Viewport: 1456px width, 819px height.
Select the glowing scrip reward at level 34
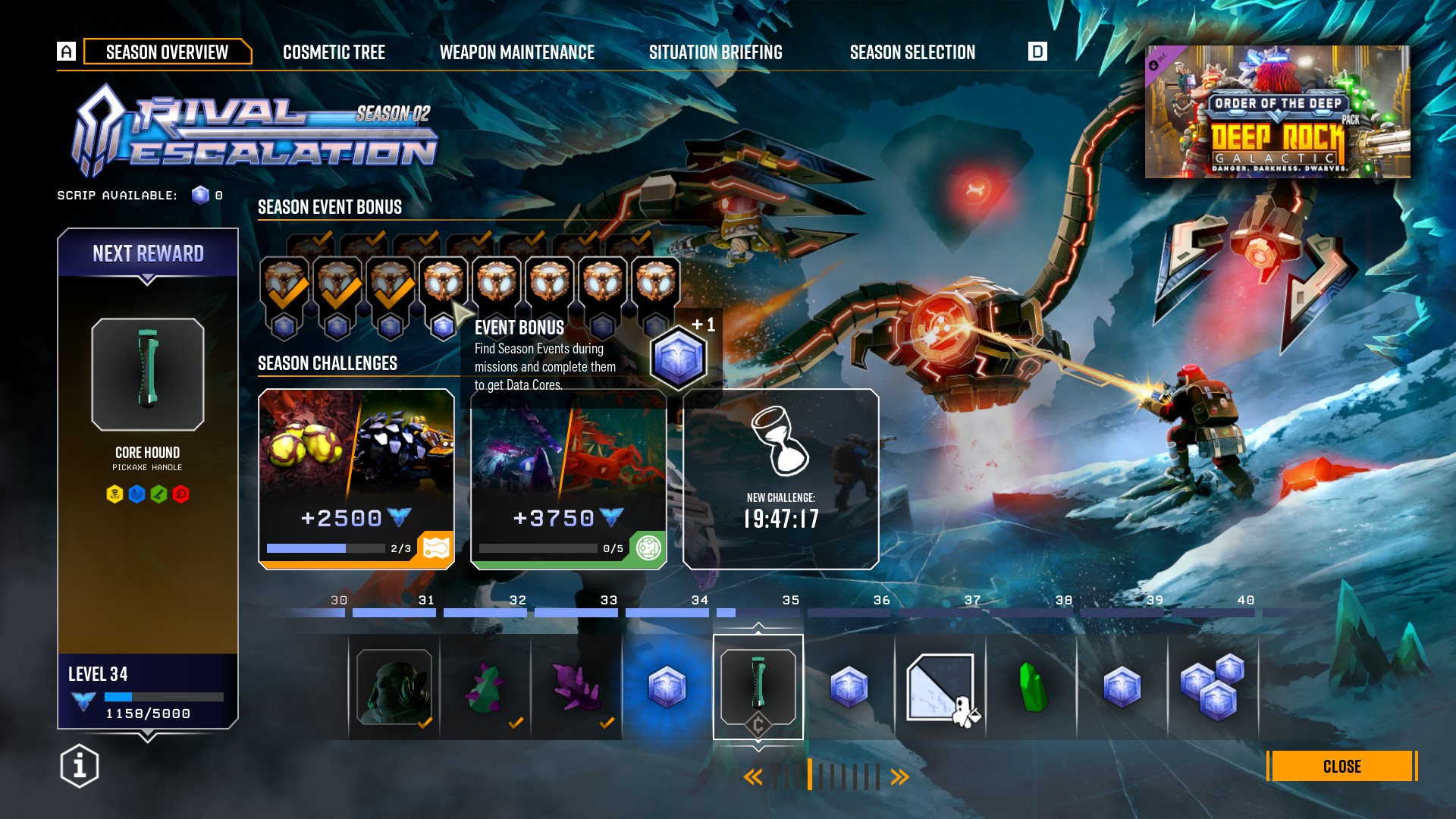(667, 687)
